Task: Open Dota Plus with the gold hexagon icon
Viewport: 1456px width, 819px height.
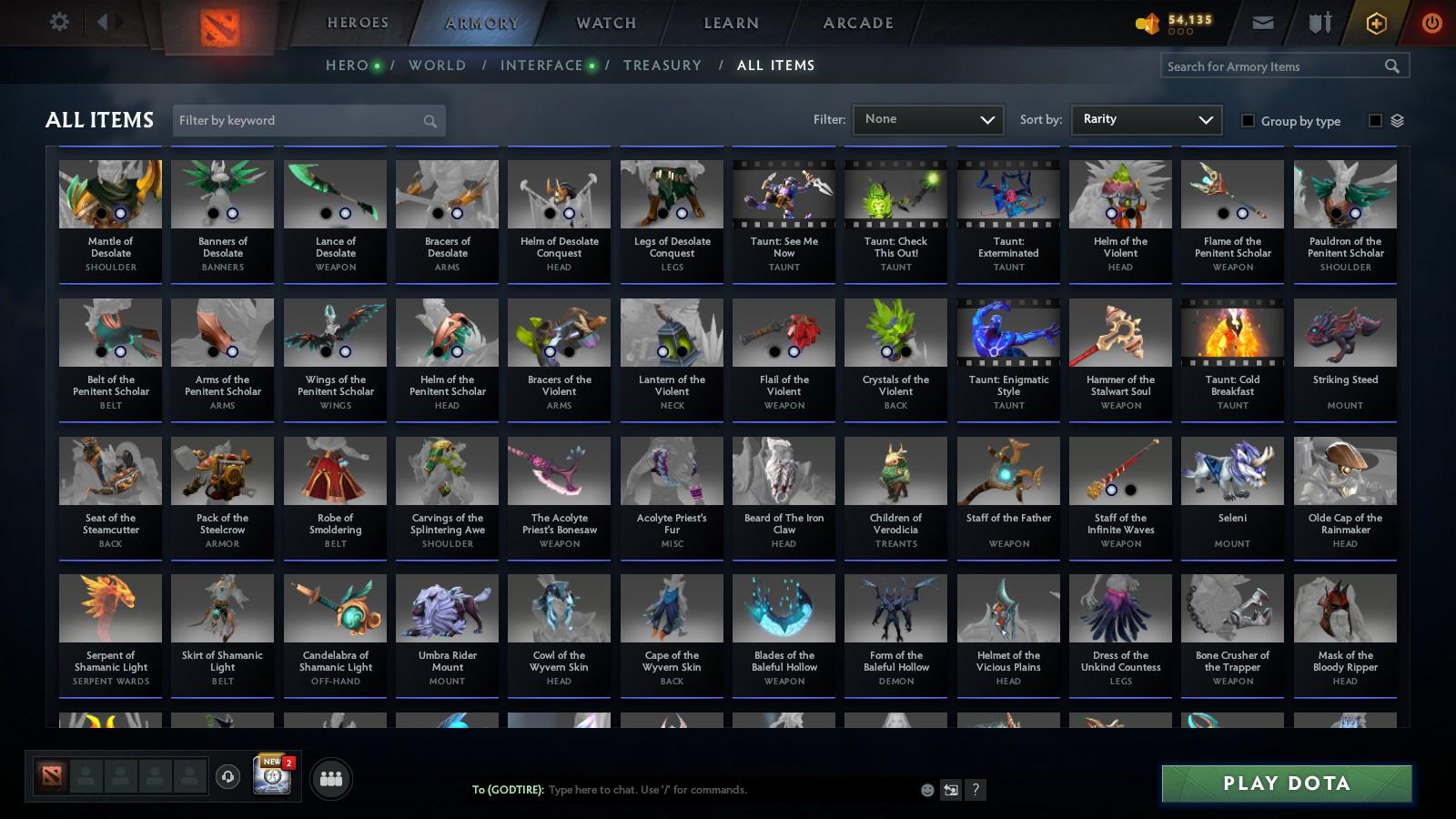Action: point(1377,22)
